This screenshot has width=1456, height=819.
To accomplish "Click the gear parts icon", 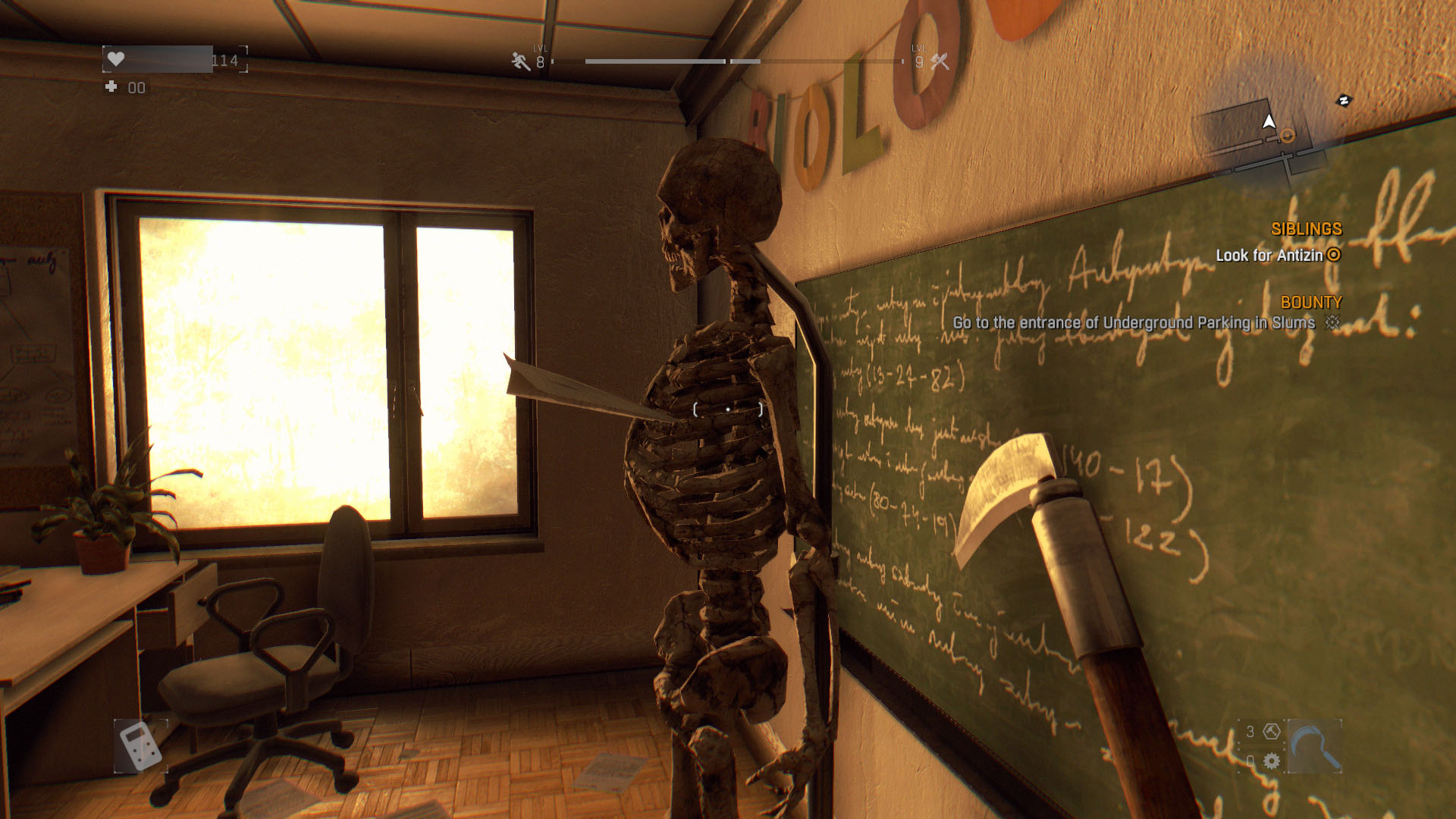I will [x=1272, y=761].
